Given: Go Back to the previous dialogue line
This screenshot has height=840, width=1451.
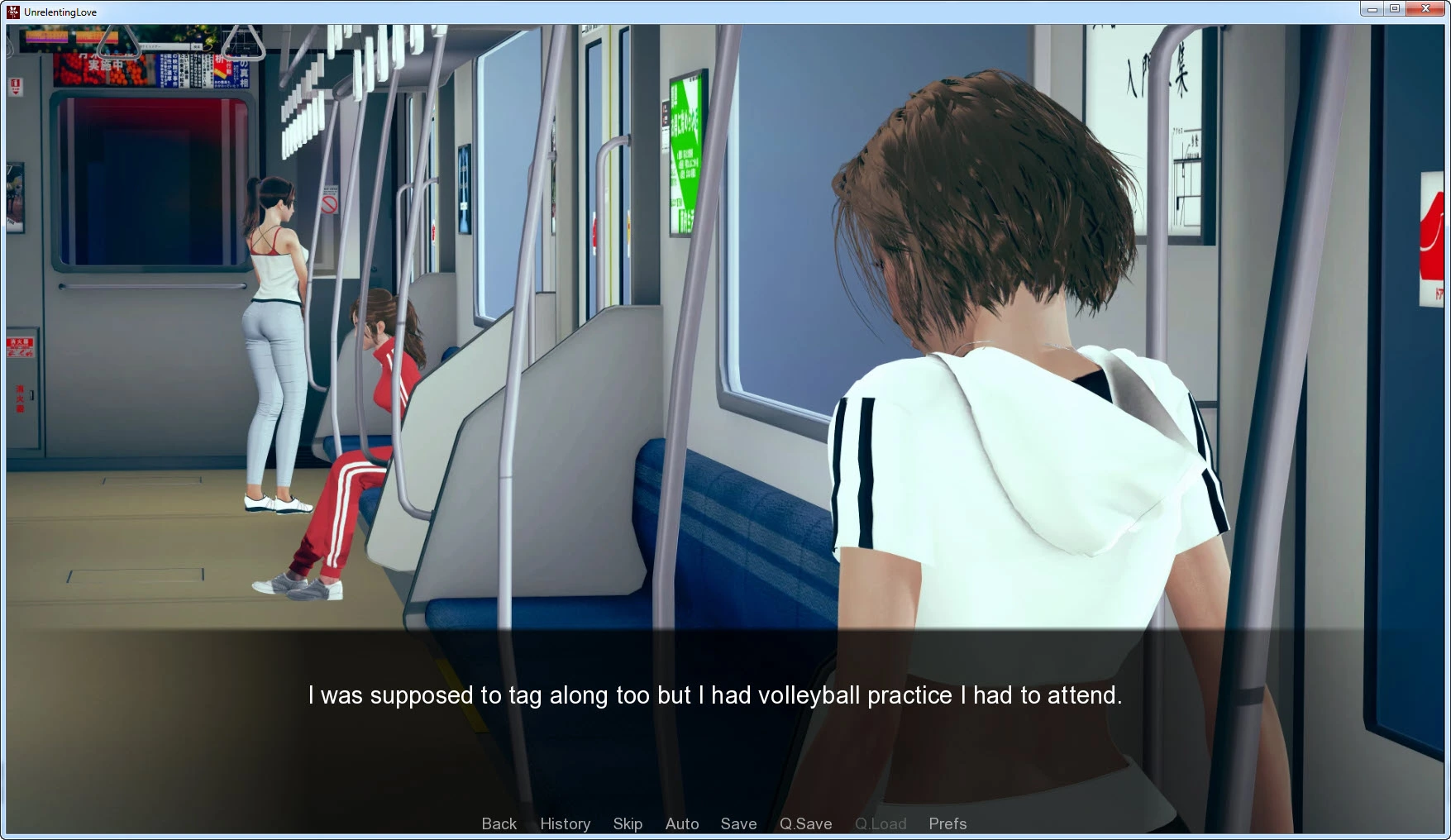Looking at the screenshot, I should tap(499, 823).
